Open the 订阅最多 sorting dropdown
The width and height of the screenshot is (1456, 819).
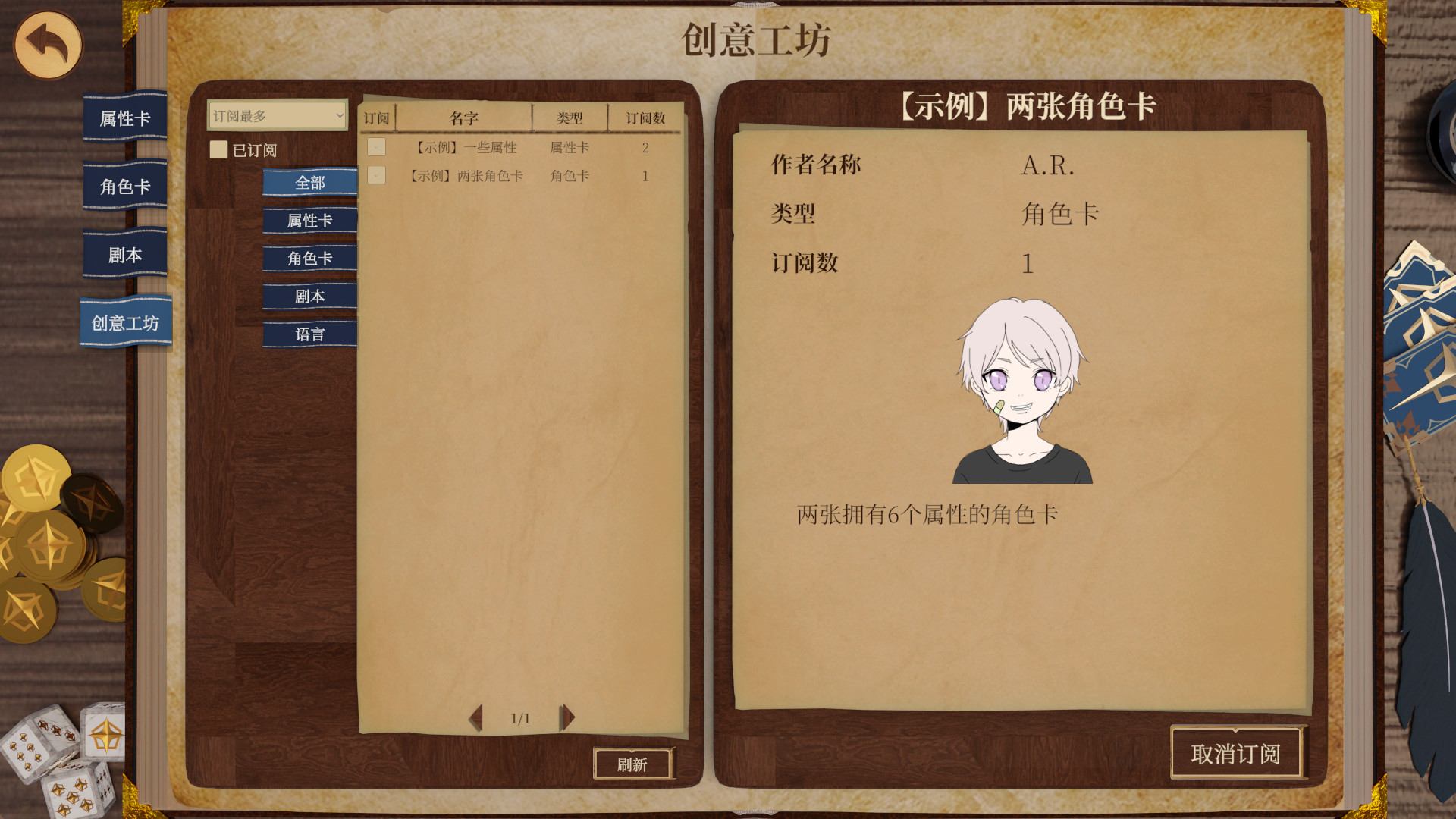[x=276, y=116]
